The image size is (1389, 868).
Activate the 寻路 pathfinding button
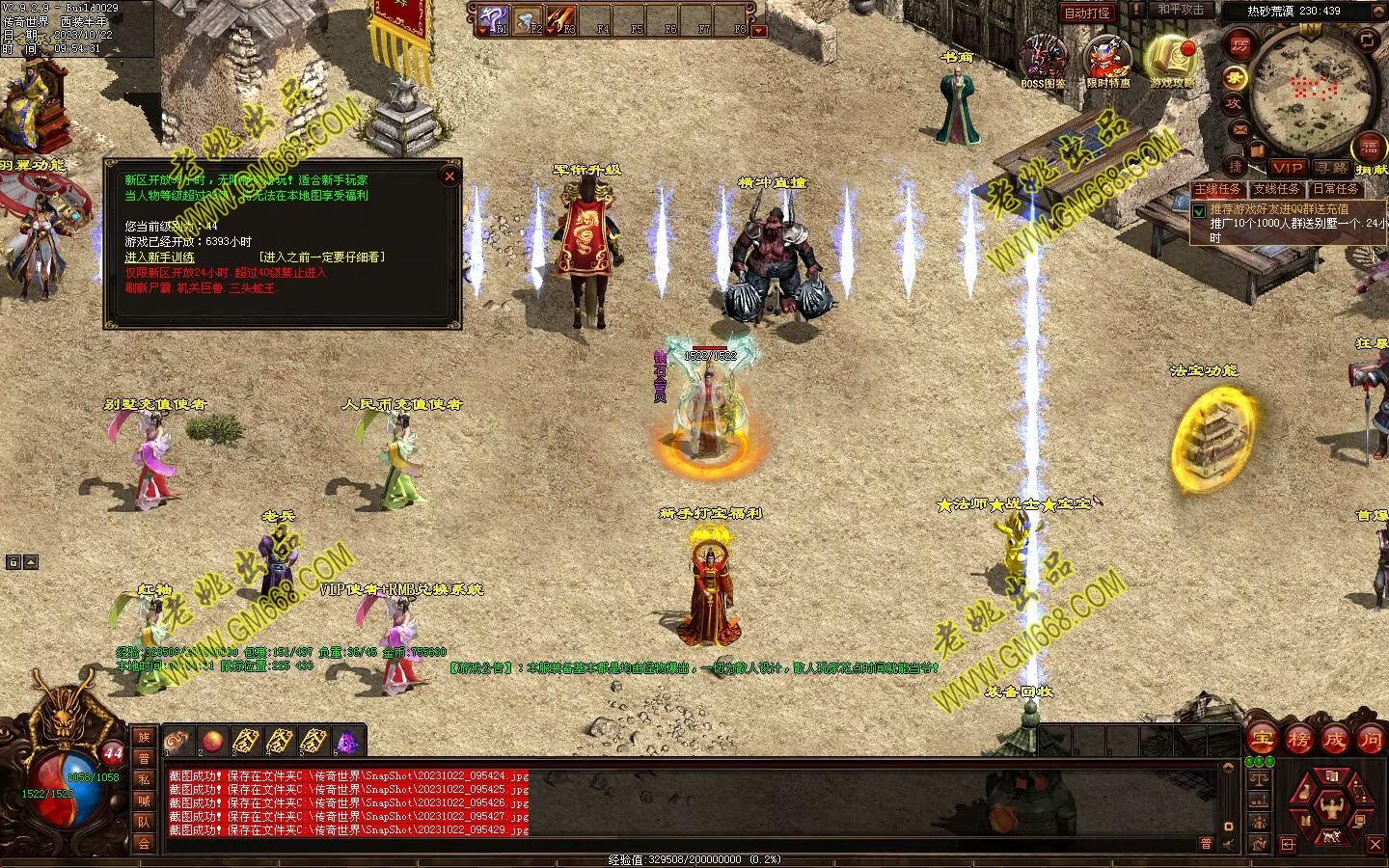click(x=1332, y=168)
